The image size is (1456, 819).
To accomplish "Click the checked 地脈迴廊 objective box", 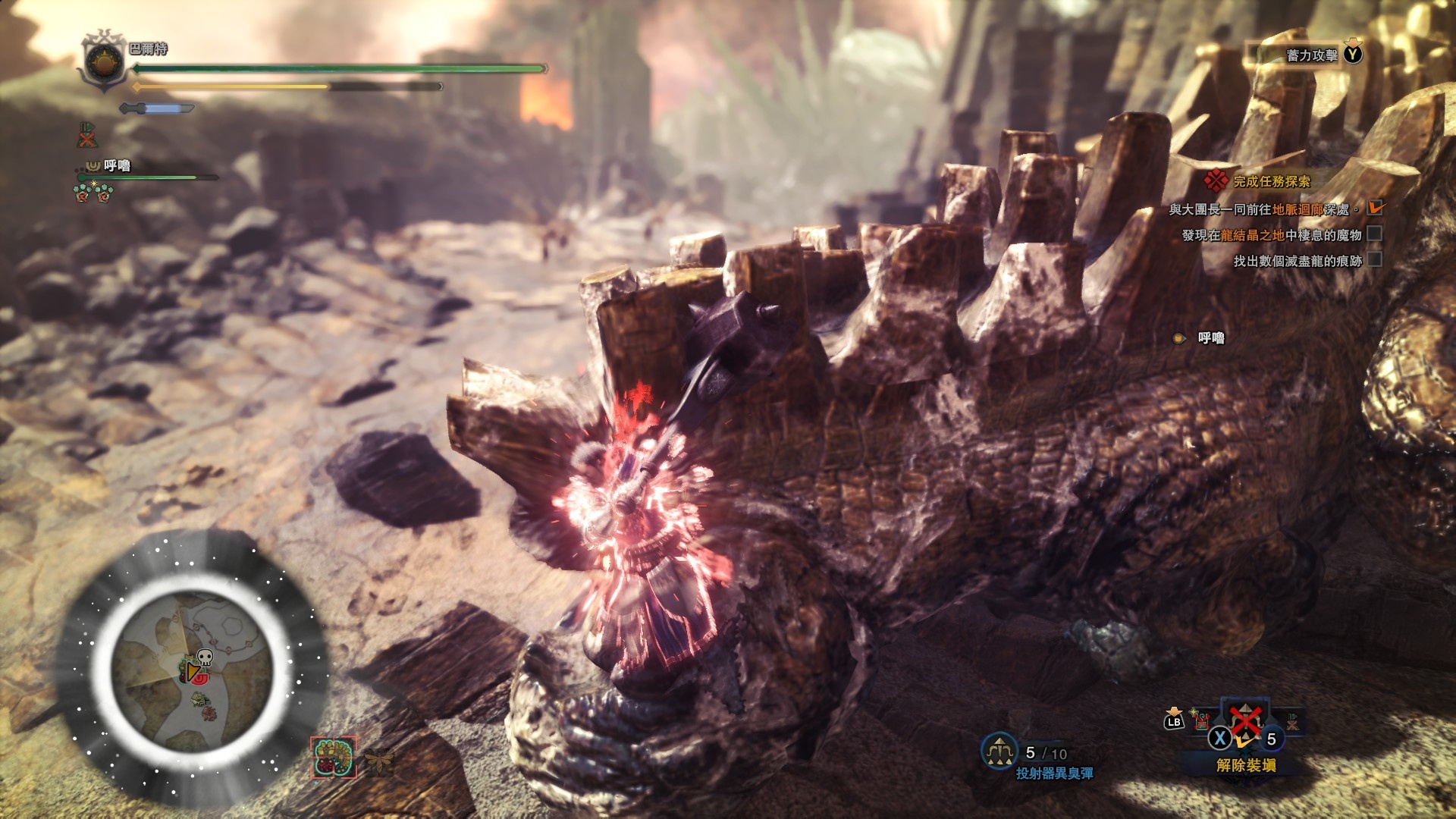I will (x=1375, y=208).
